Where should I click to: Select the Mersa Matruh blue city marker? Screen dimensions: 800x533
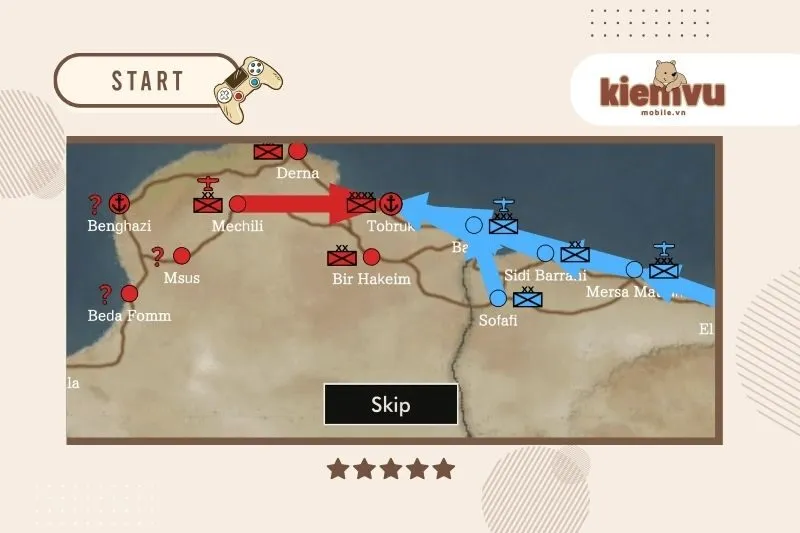pyautogui.click(x=634, y=268)
